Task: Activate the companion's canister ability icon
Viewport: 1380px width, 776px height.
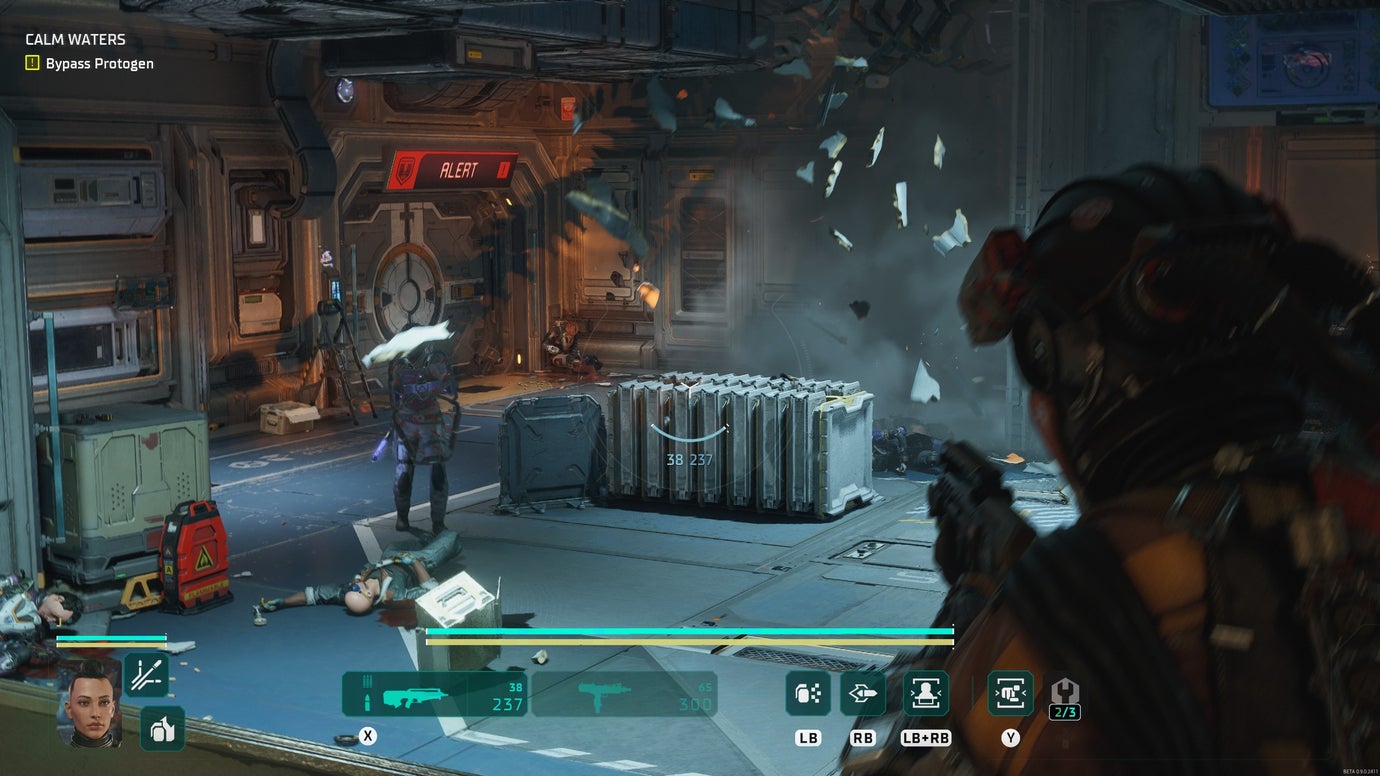Action: pyautogui.click(x=162, y=728)
